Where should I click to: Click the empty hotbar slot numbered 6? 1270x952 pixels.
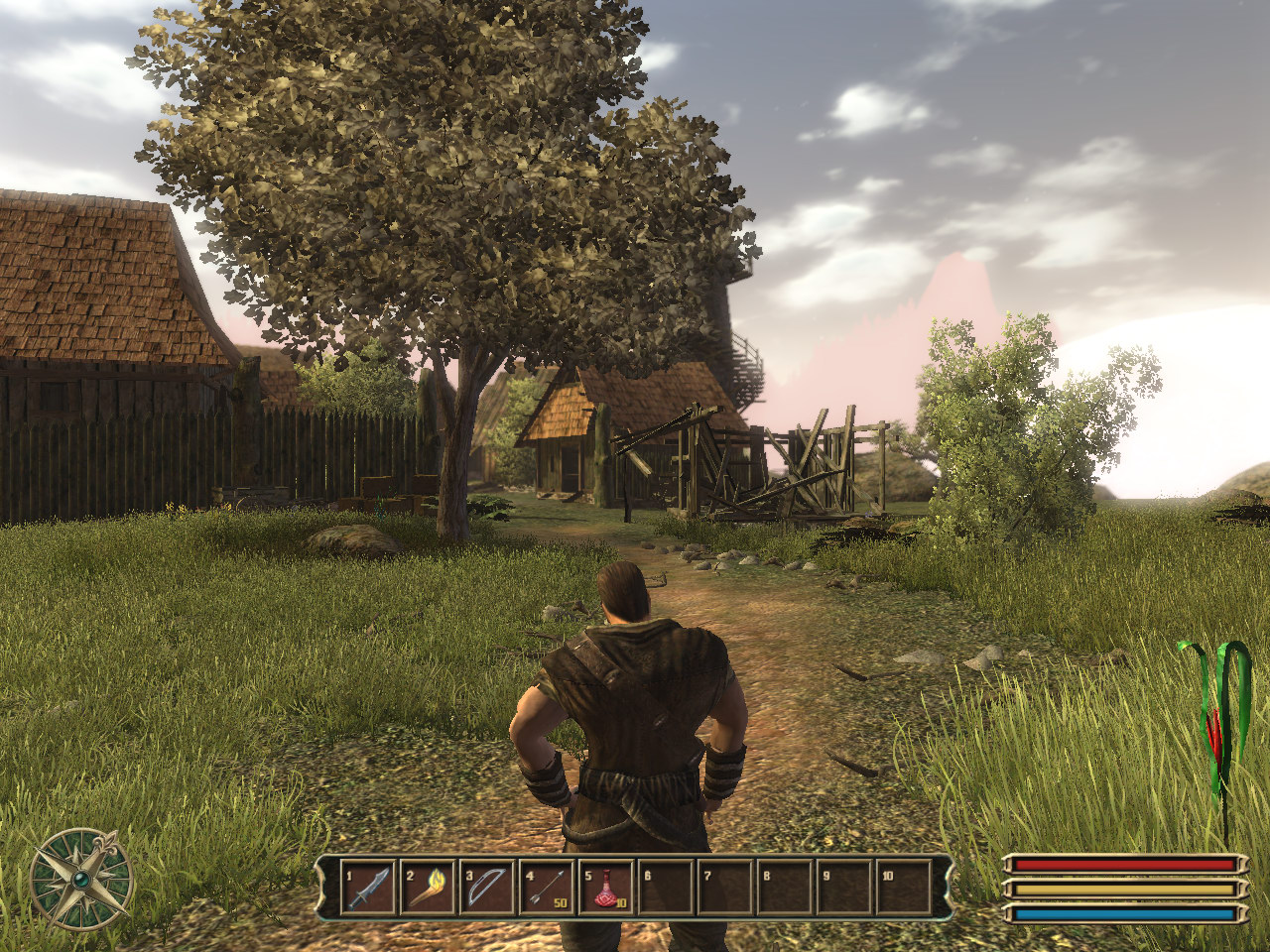[x=666, y=887]
